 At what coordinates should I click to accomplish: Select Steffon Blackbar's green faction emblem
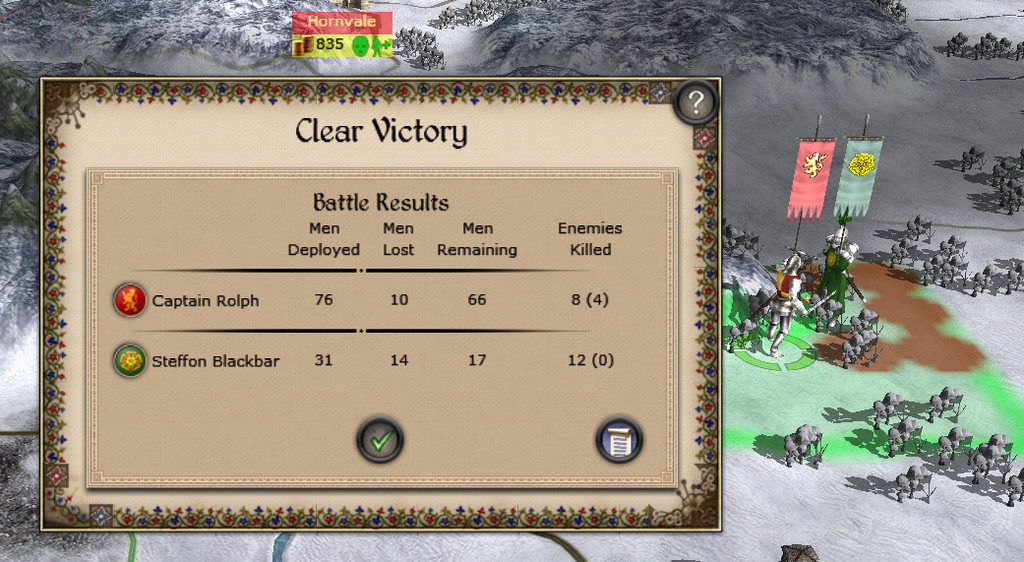click(131, 360)
